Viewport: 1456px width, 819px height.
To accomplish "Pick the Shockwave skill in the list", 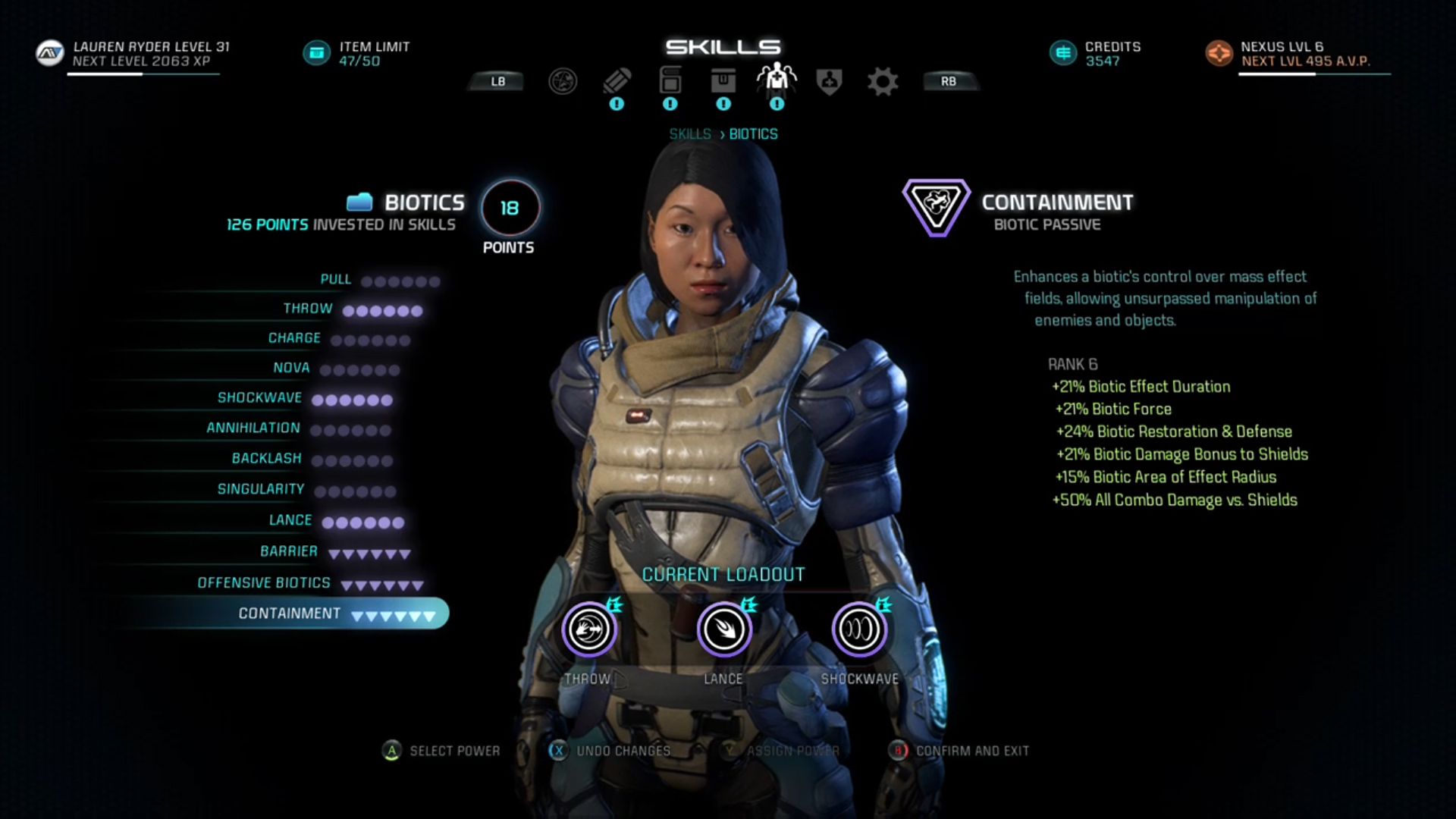I will click(x=259, y=398).
